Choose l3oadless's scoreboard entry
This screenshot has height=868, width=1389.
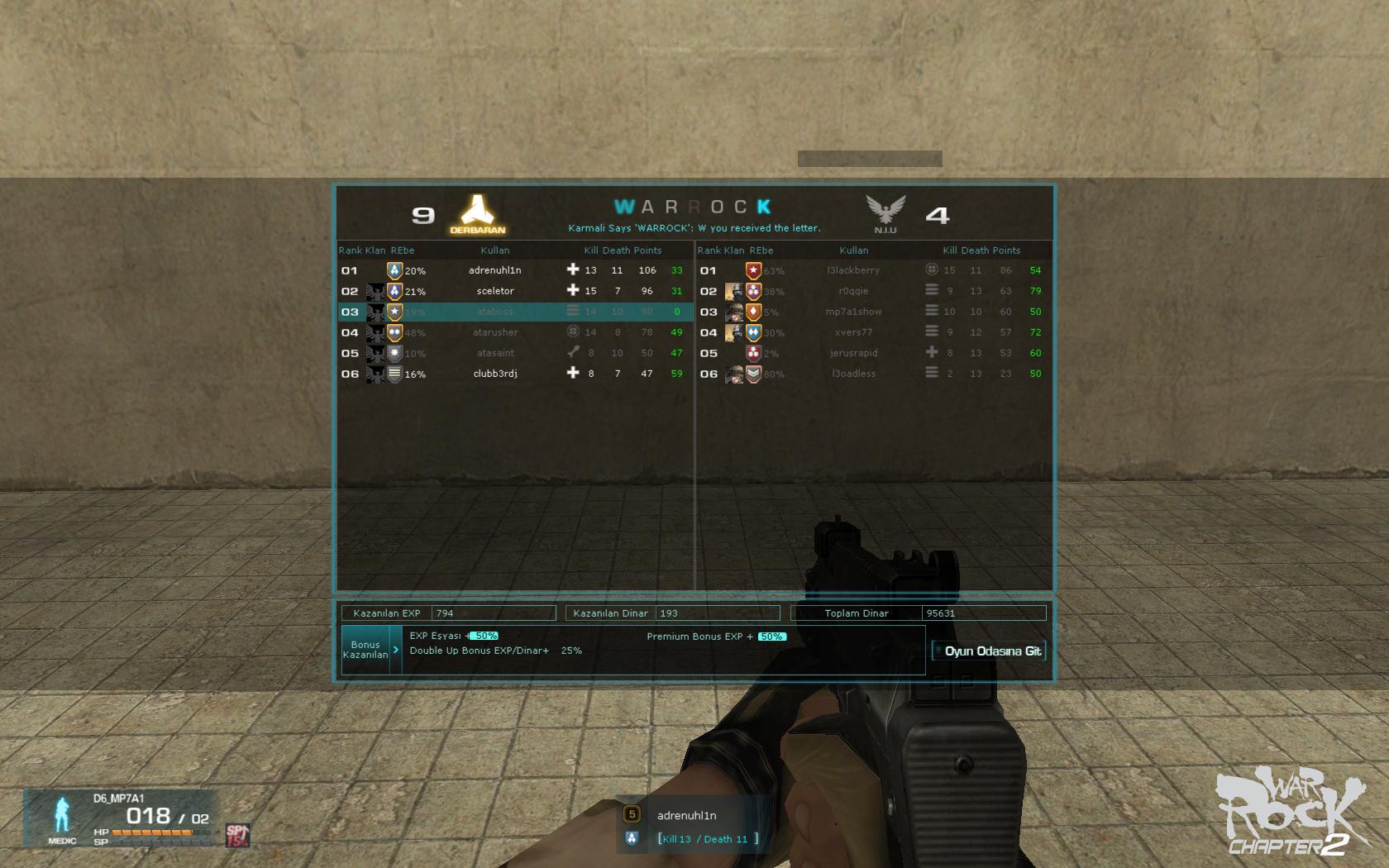(853, 374)
